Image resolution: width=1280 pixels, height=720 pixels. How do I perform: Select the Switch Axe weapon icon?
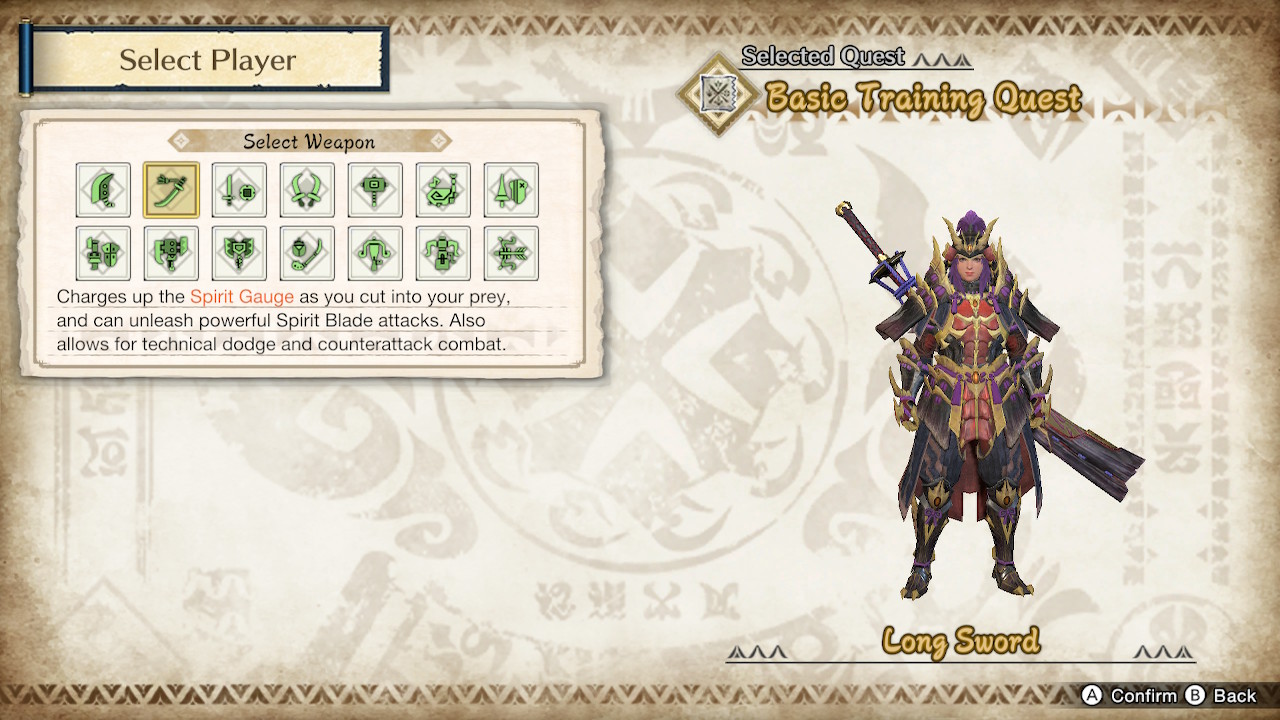click(x=171, y=253)
